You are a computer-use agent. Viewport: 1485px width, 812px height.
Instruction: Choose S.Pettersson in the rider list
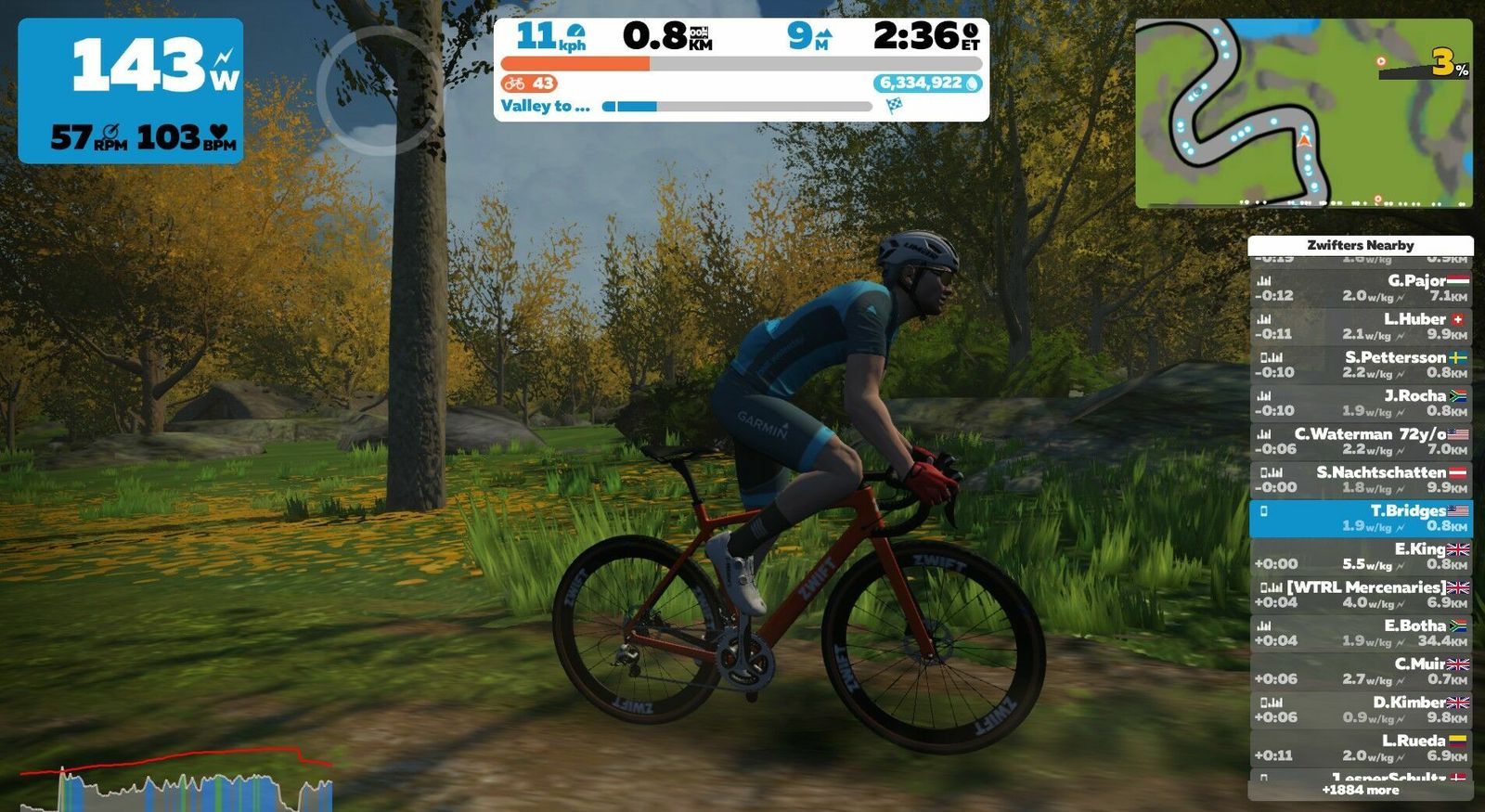(x=1360, y=364)
